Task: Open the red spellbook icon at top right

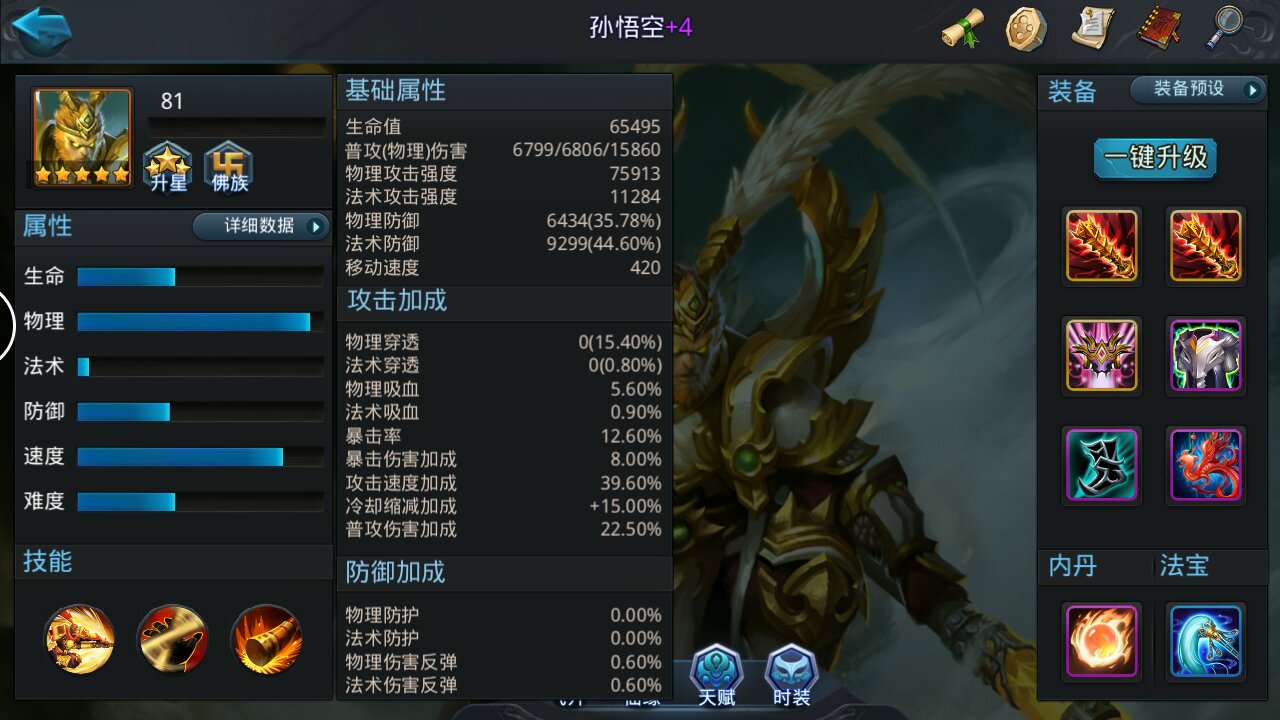Action: point(1158,30)
